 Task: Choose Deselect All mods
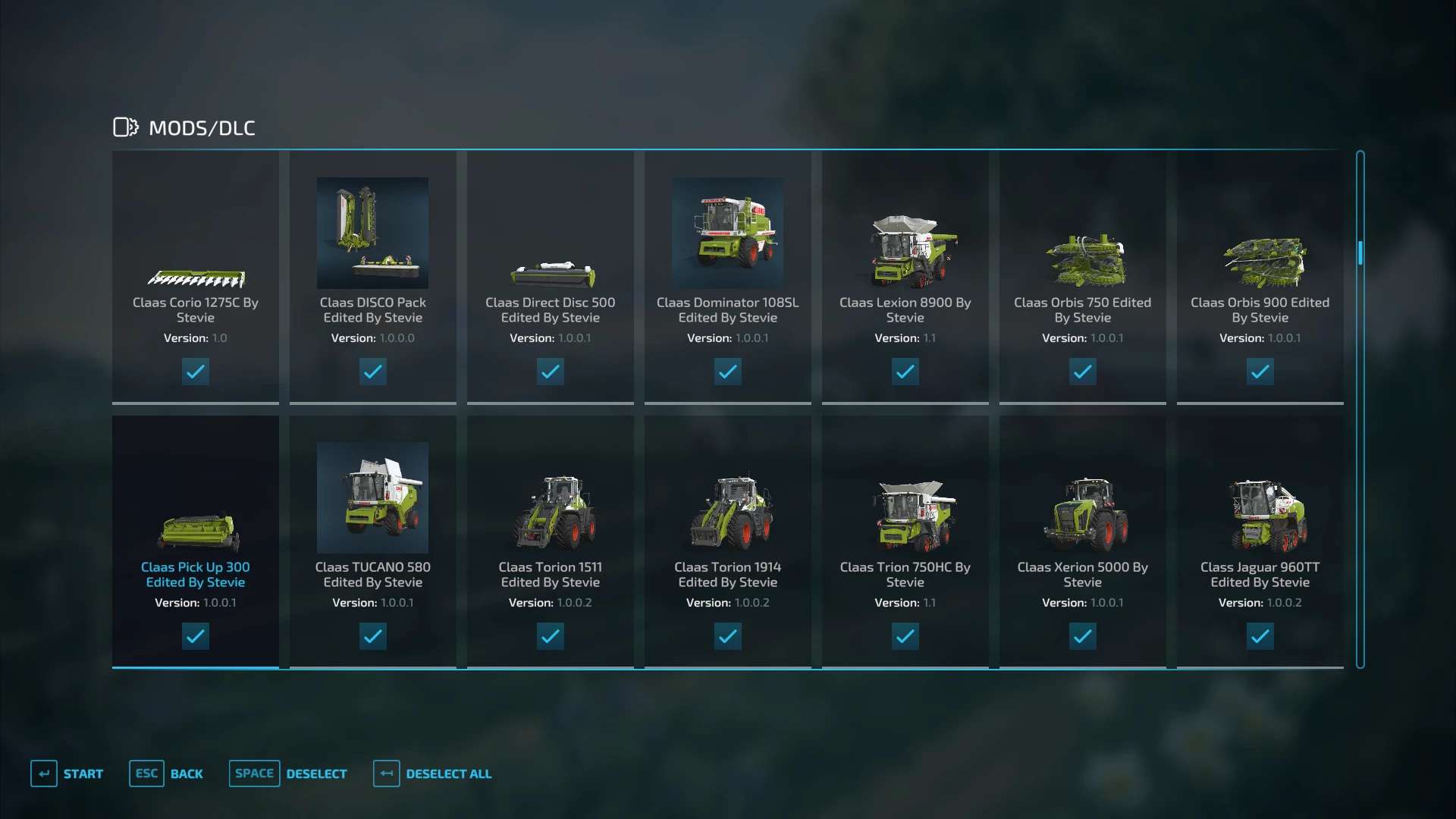pyautogui.click(x=432, y=773)
